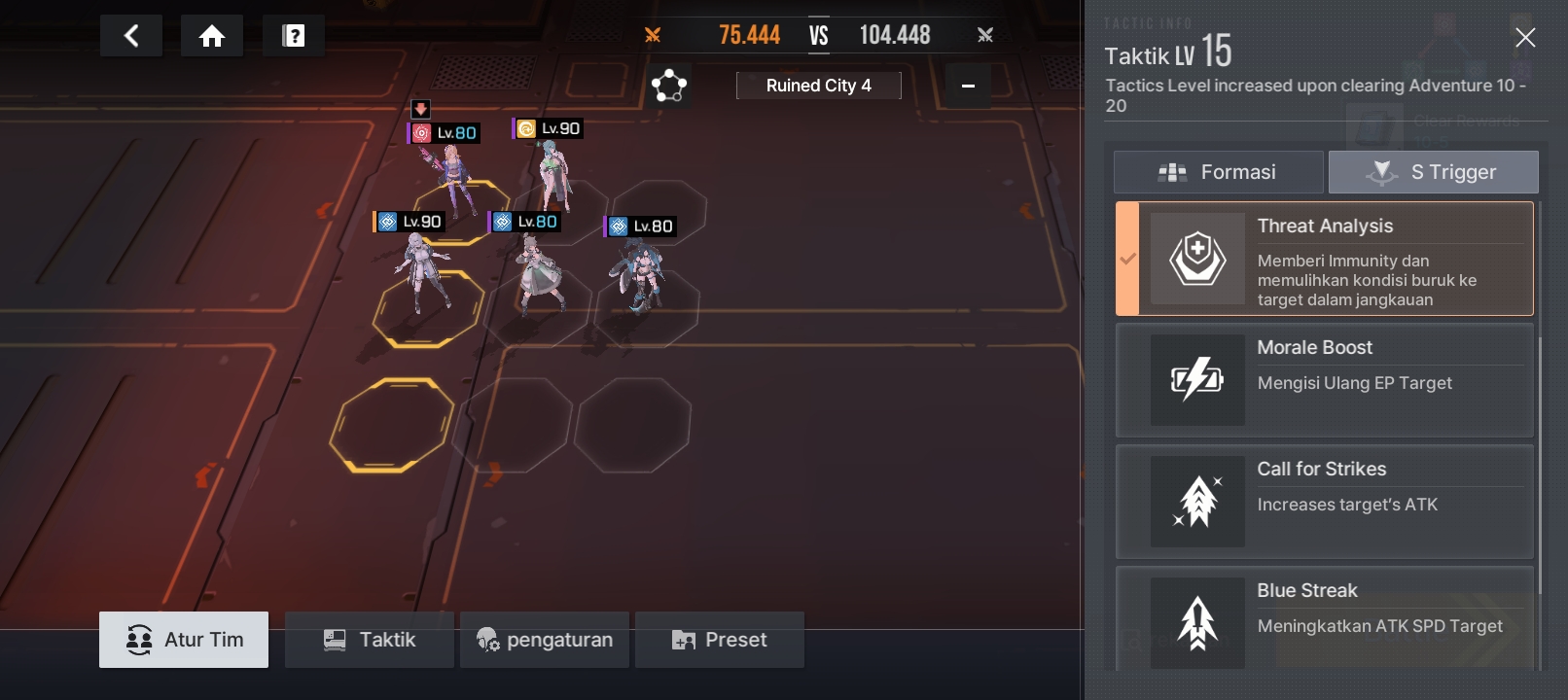Choose the Morale Boost trigger

pos(1325,380)
